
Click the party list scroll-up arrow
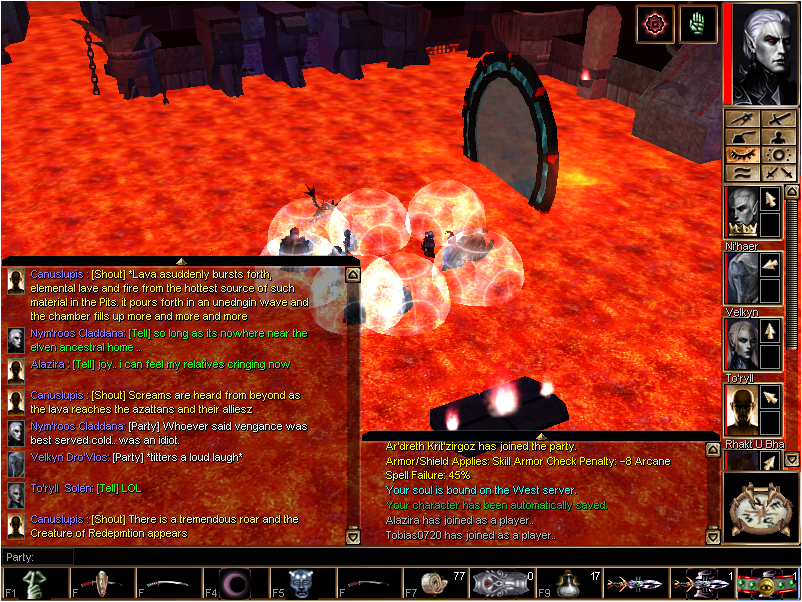coord(792,191)
